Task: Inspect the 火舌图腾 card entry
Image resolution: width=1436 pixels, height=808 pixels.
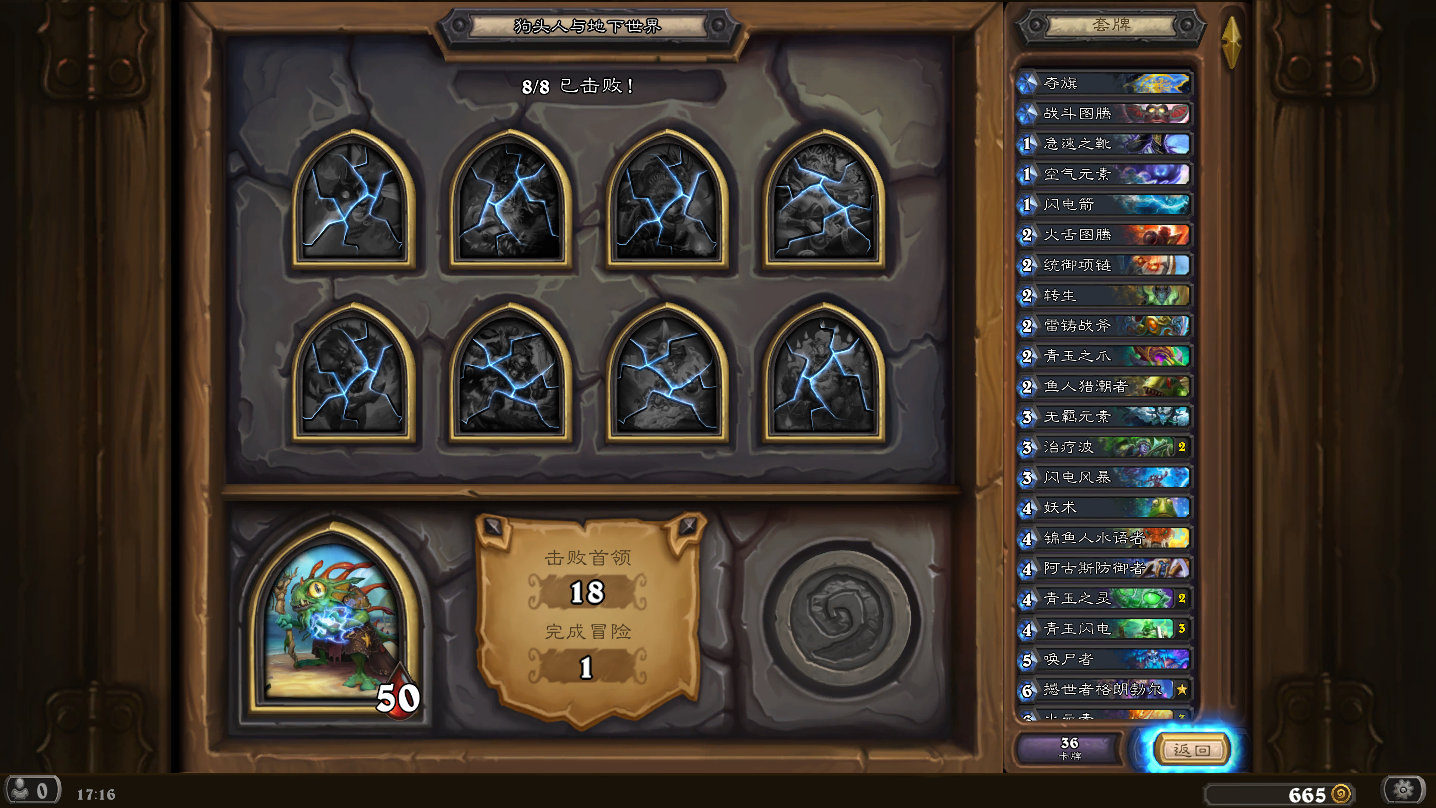Action: [1104, 235]
